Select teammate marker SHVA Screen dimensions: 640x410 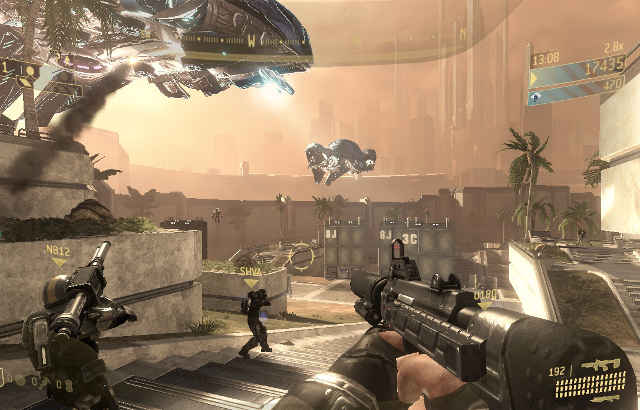tap(250, 272)
